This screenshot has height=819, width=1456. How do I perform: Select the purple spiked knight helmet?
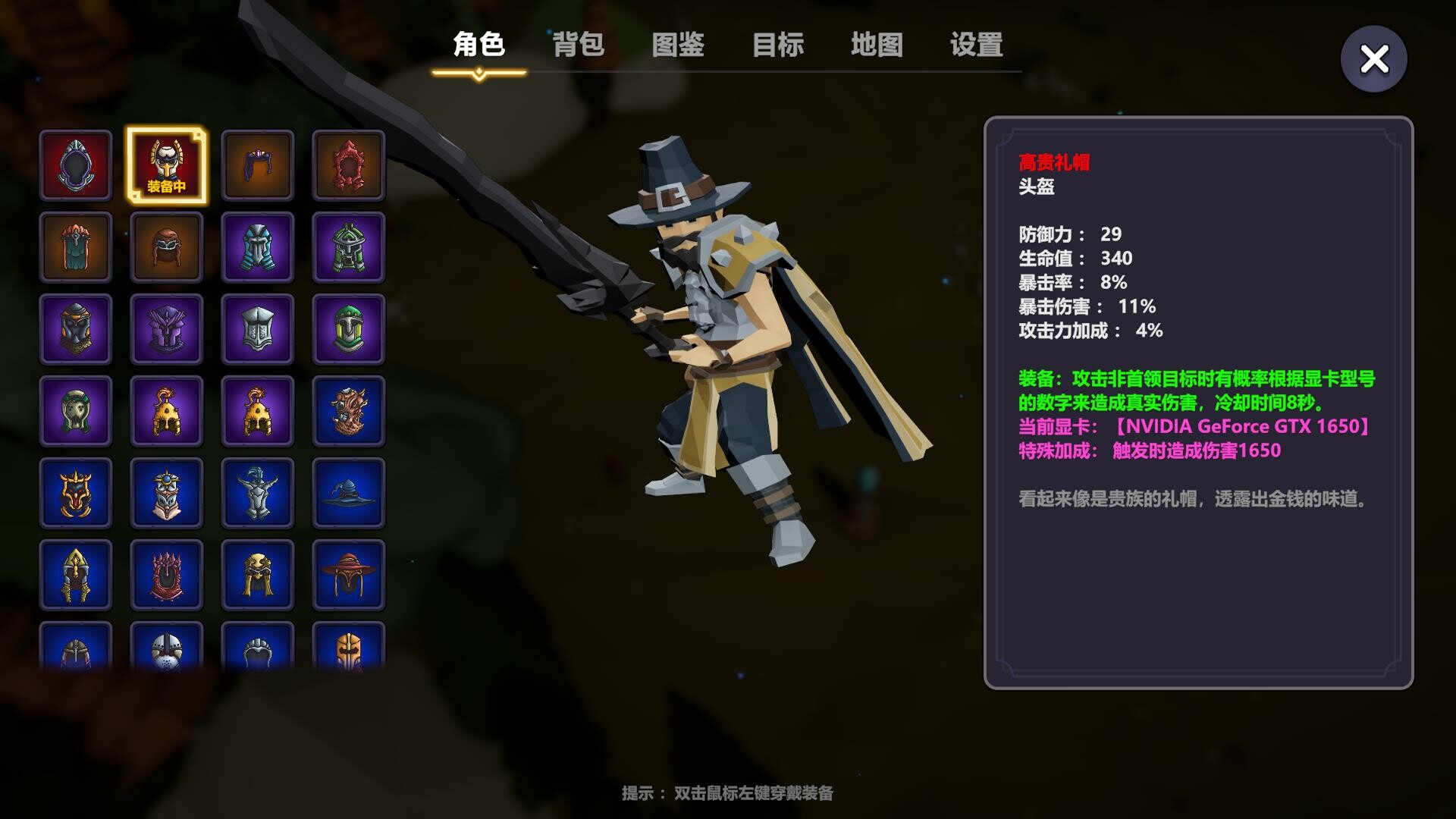coord(167,330)
